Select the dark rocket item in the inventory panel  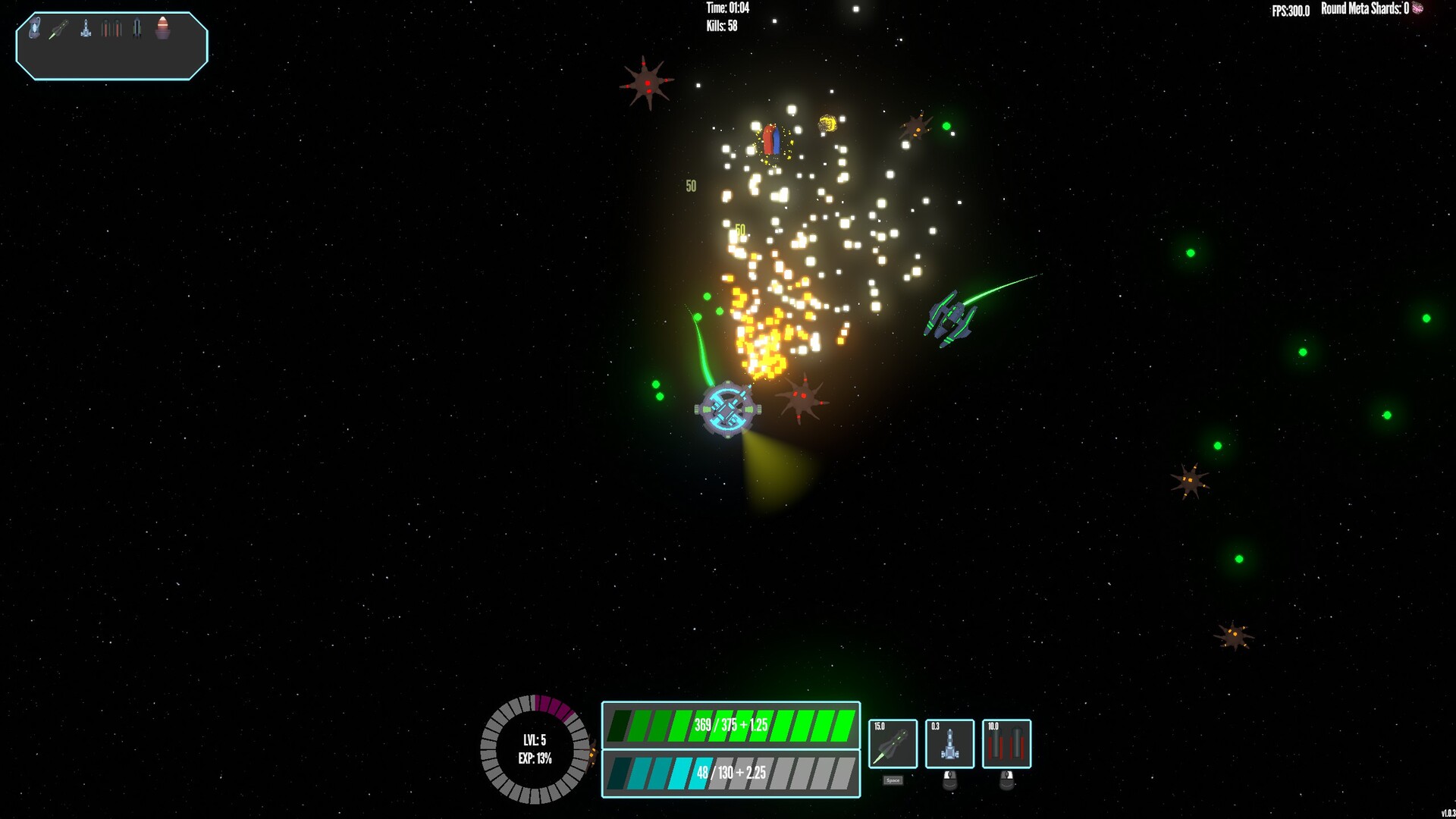136,27
